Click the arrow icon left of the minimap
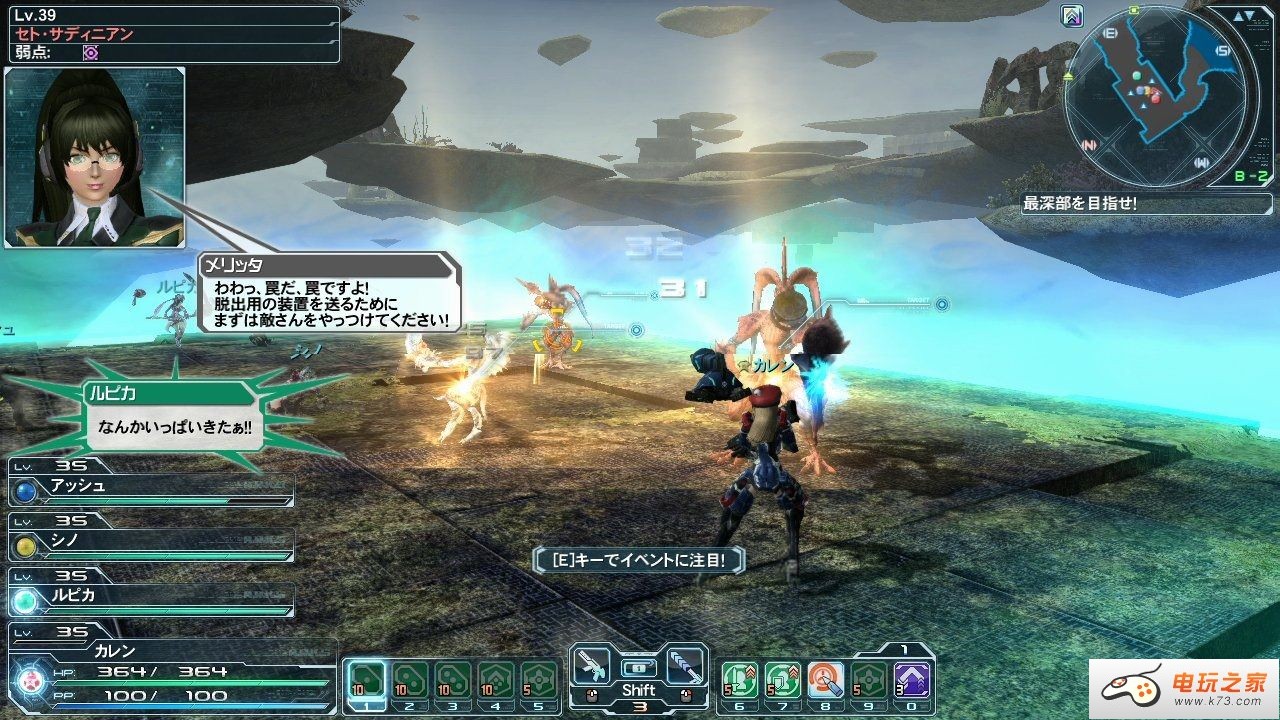This screenshot has height=720, width=1280. tap(1072, 15)
